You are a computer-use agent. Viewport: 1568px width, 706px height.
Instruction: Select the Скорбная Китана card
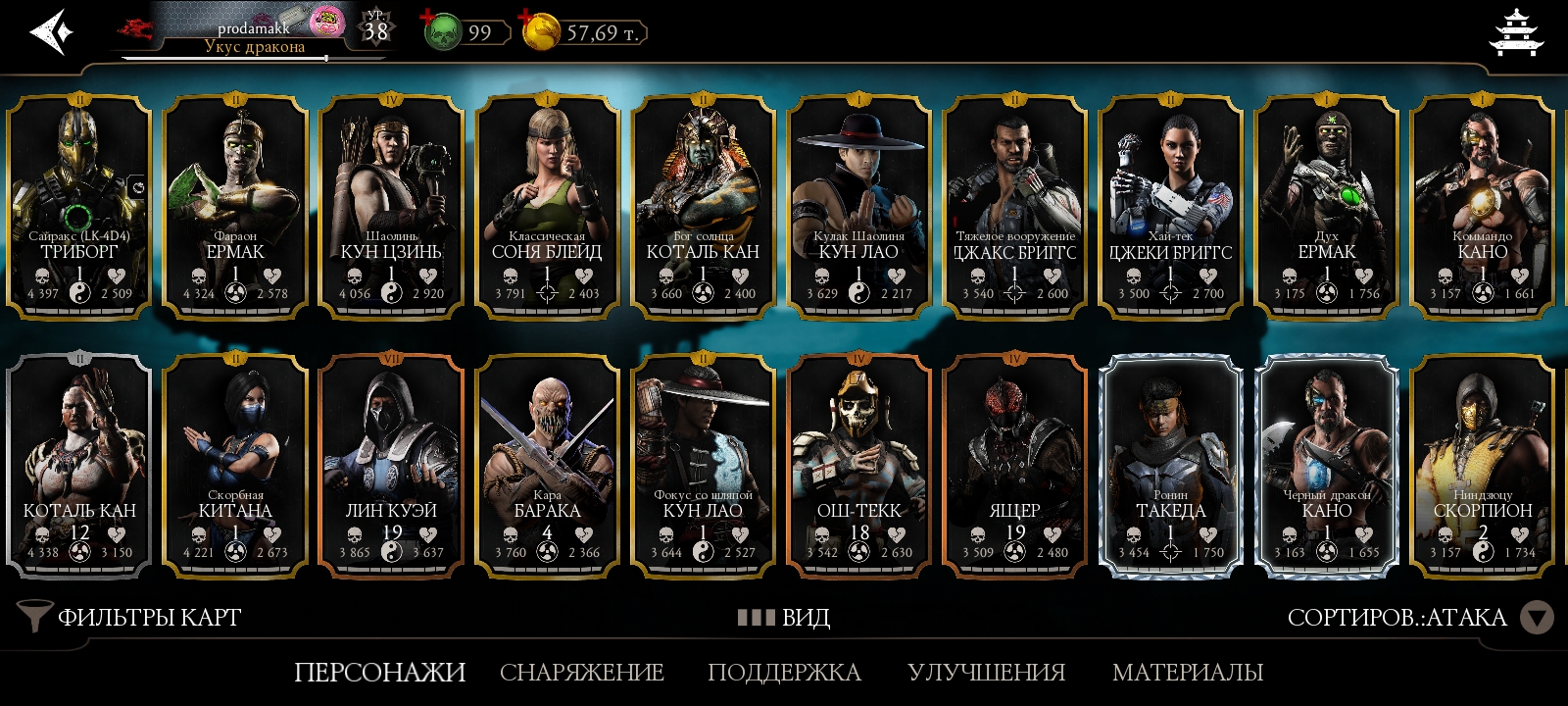pos(235,467)
